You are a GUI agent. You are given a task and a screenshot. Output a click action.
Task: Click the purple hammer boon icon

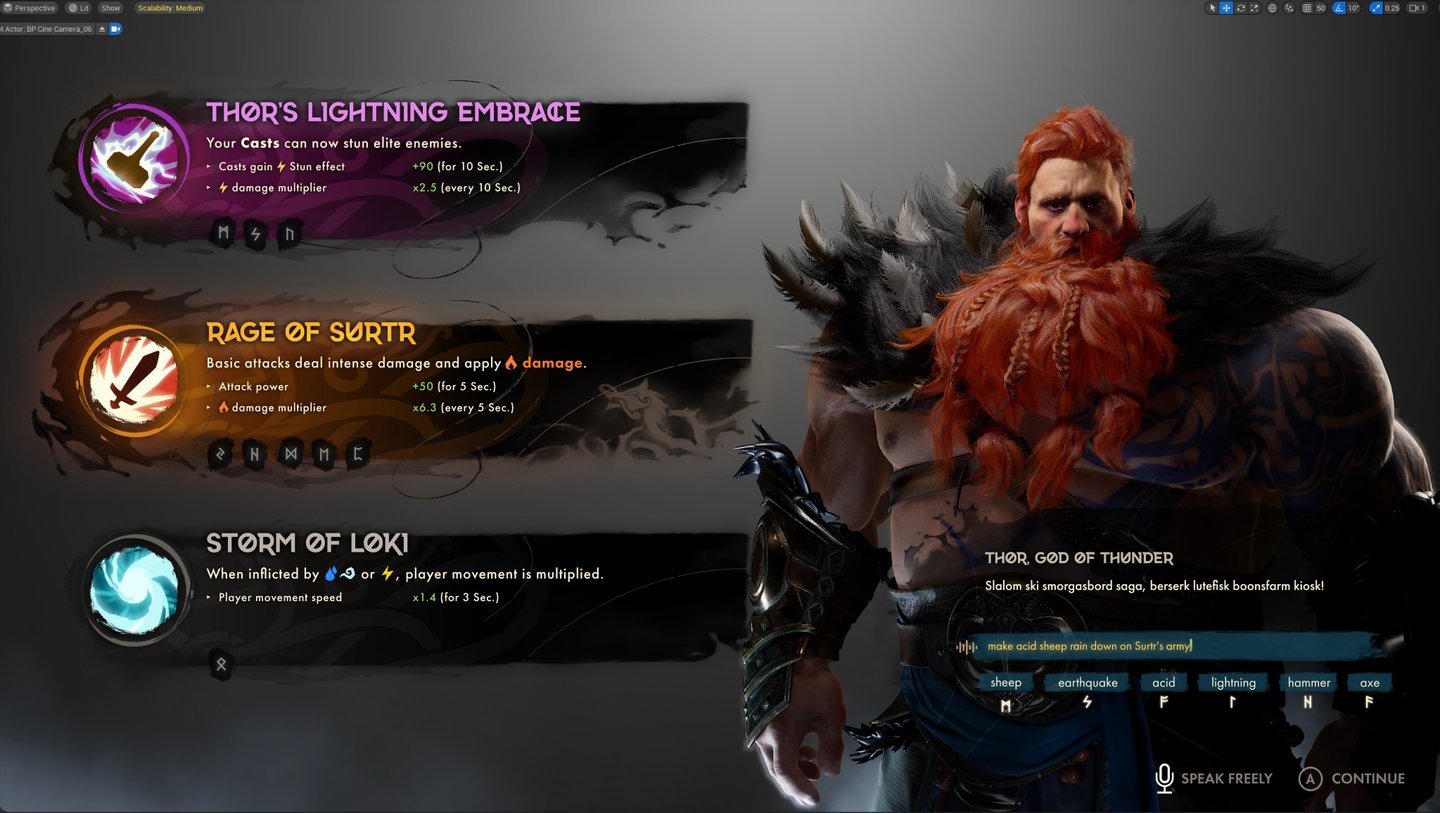pos(135,159)
